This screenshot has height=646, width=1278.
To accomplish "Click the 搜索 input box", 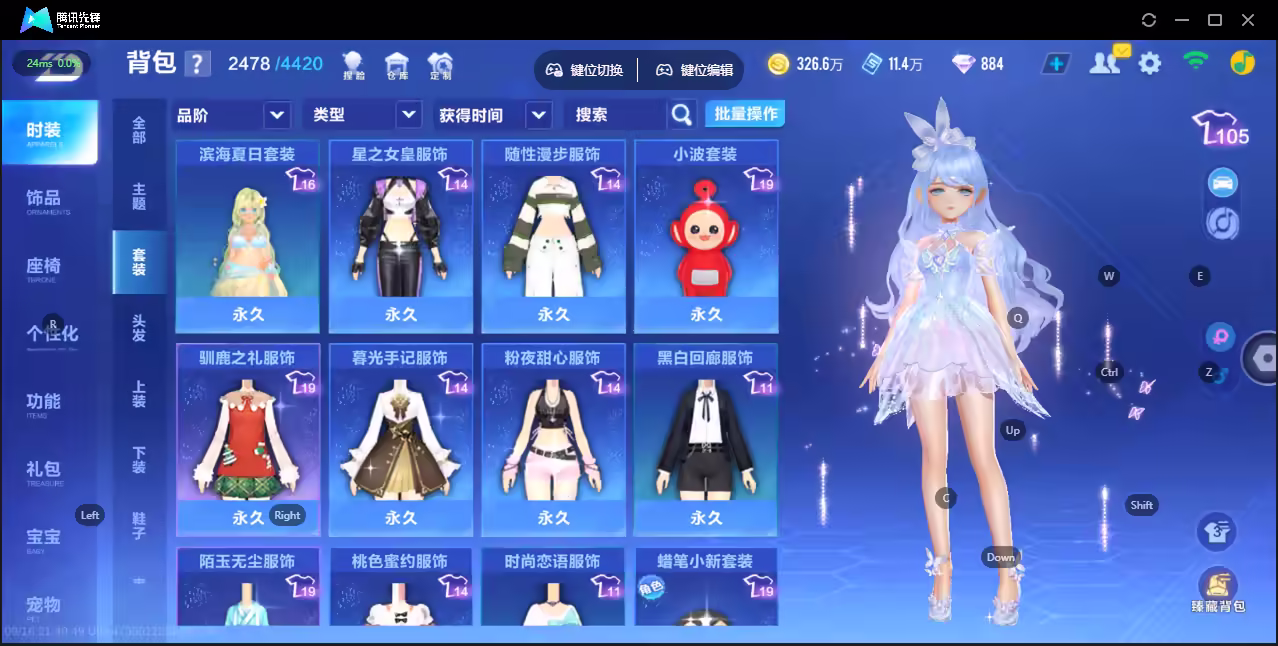I will click(616, 115).
